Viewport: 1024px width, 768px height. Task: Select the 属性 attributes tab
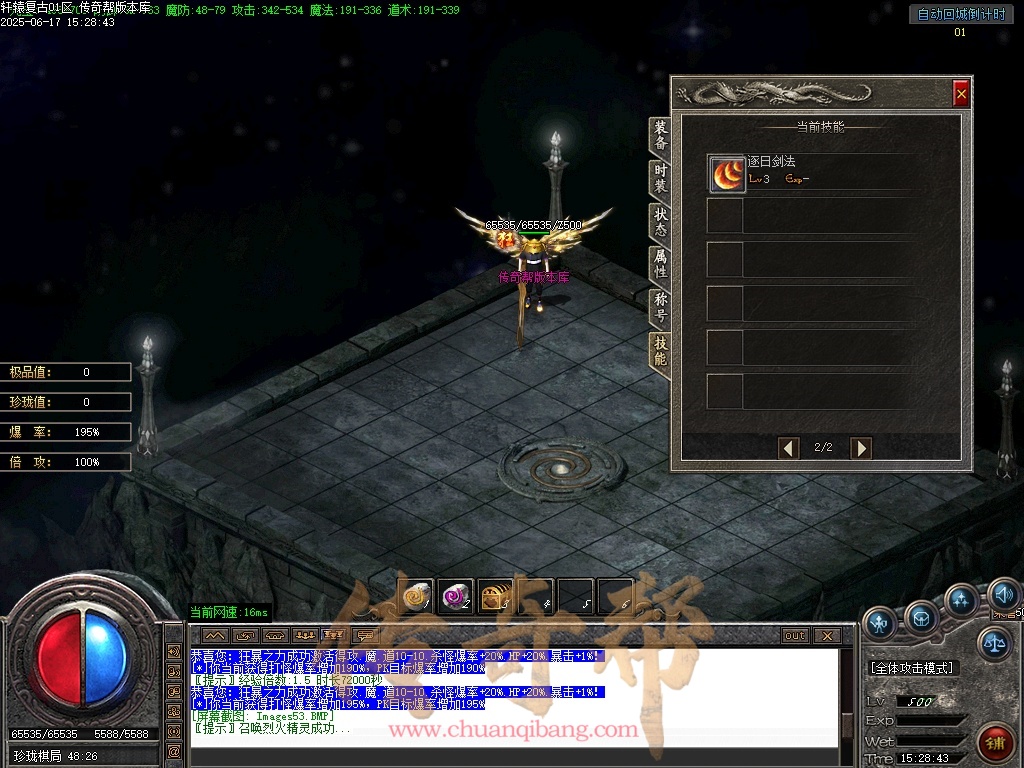[x=661, y=265]
